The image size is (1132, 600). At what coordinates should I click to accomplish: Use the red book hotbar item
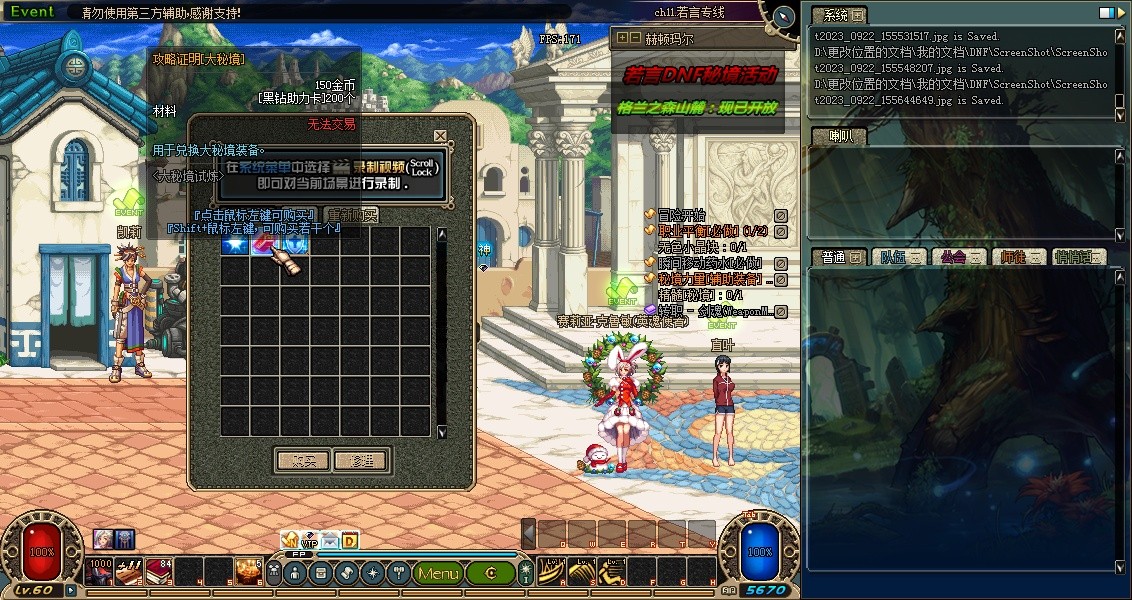[158, 572]
